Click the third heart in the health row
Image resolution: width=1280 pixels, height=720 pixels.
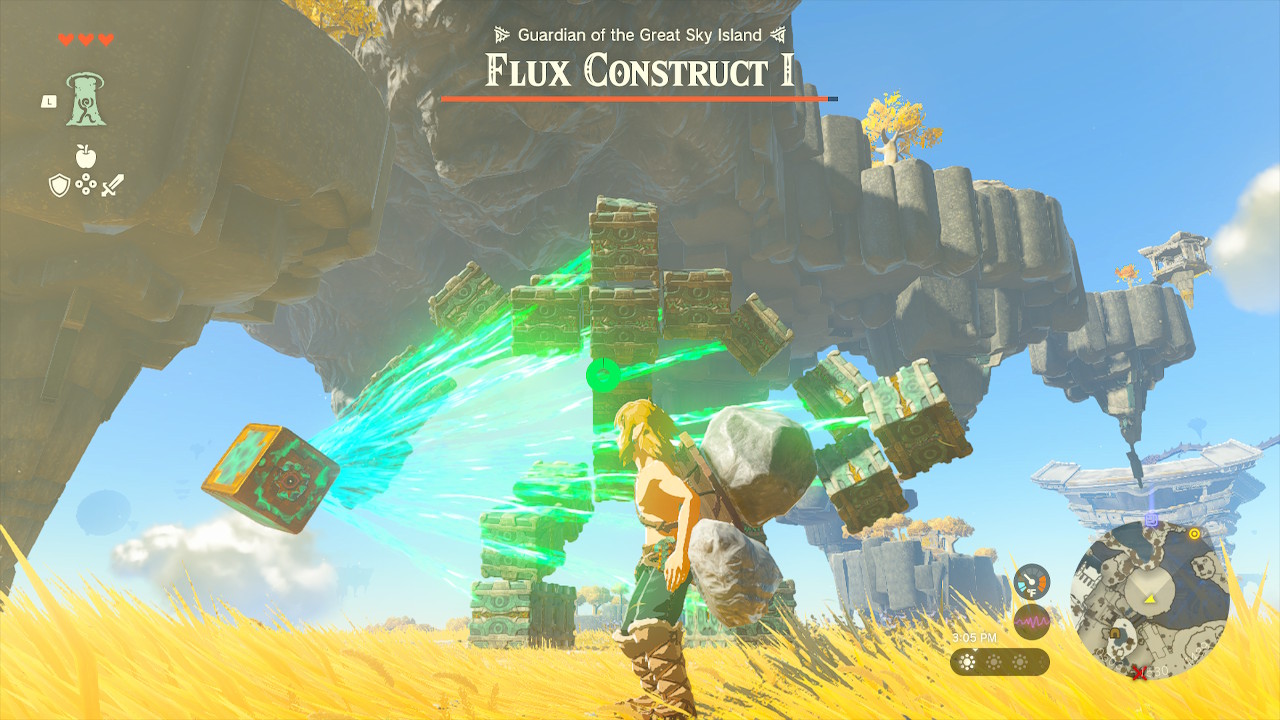105,40
